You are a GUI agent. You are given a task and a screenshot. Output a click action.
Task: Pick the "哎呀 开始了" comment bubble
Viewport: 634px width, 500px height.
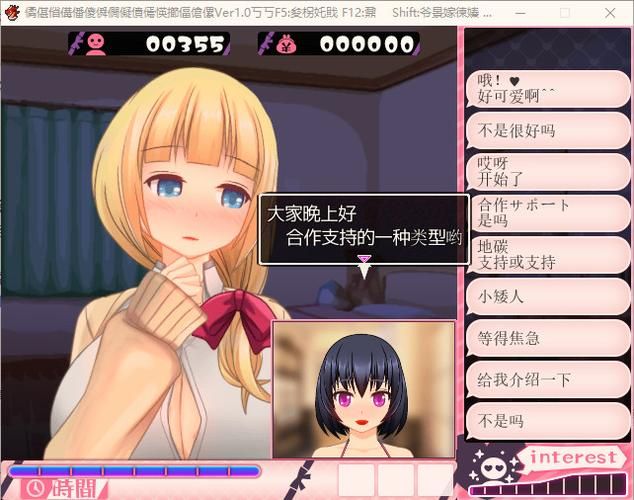coord(547,171)
